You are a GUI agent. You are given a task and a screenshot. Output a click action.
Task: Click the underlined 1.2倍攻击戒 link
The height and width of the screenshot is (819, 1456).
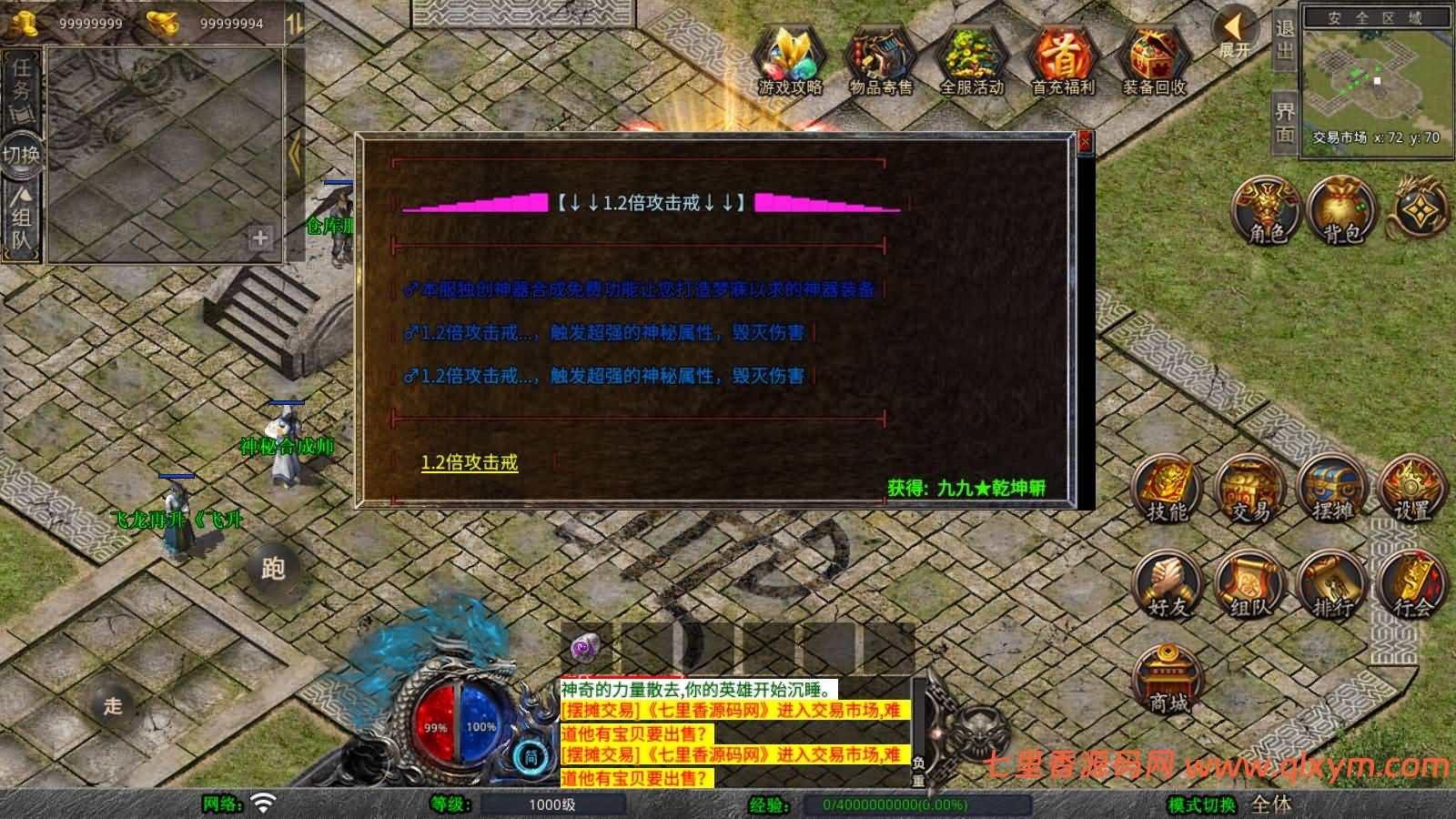[469, 465]
